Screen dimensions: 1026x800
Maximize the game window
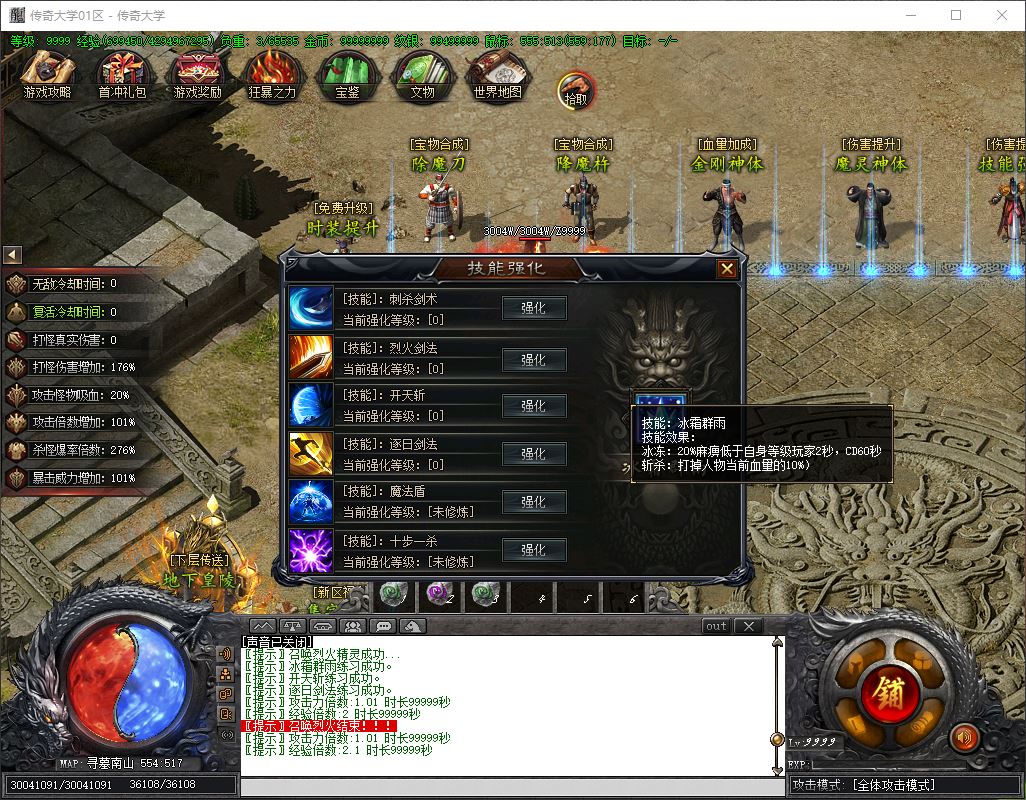click(955, 15)
